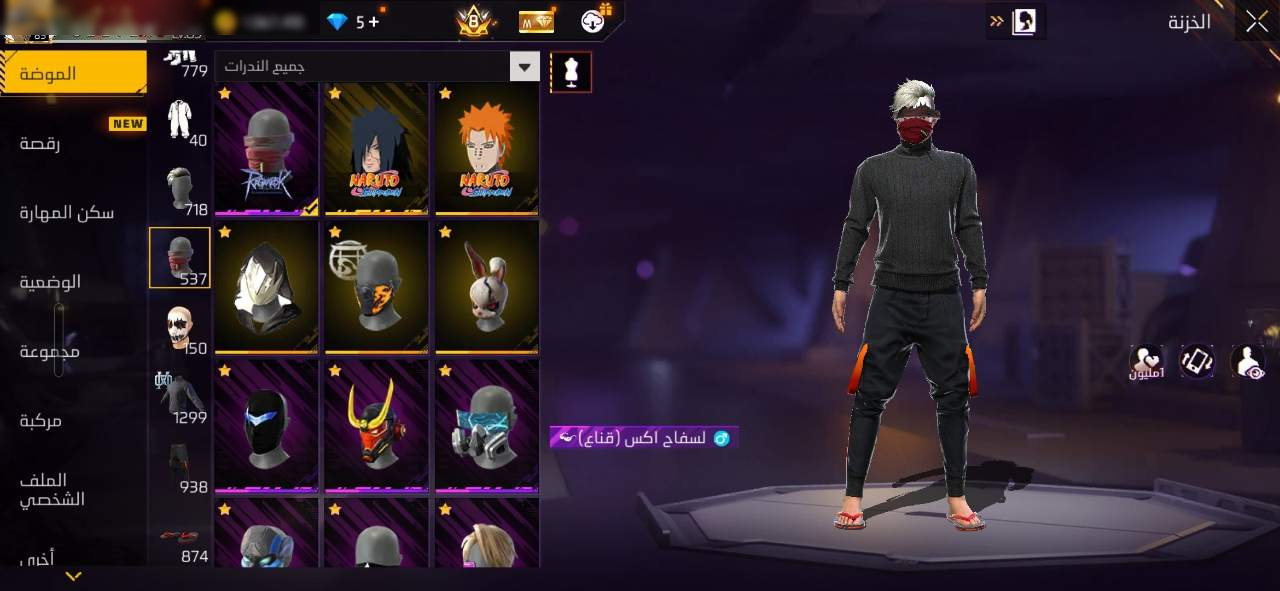The image size is (1280, 591).
Task: Pick the orange-haired Naruto Shippuden head item
Action: coord(487,149)
